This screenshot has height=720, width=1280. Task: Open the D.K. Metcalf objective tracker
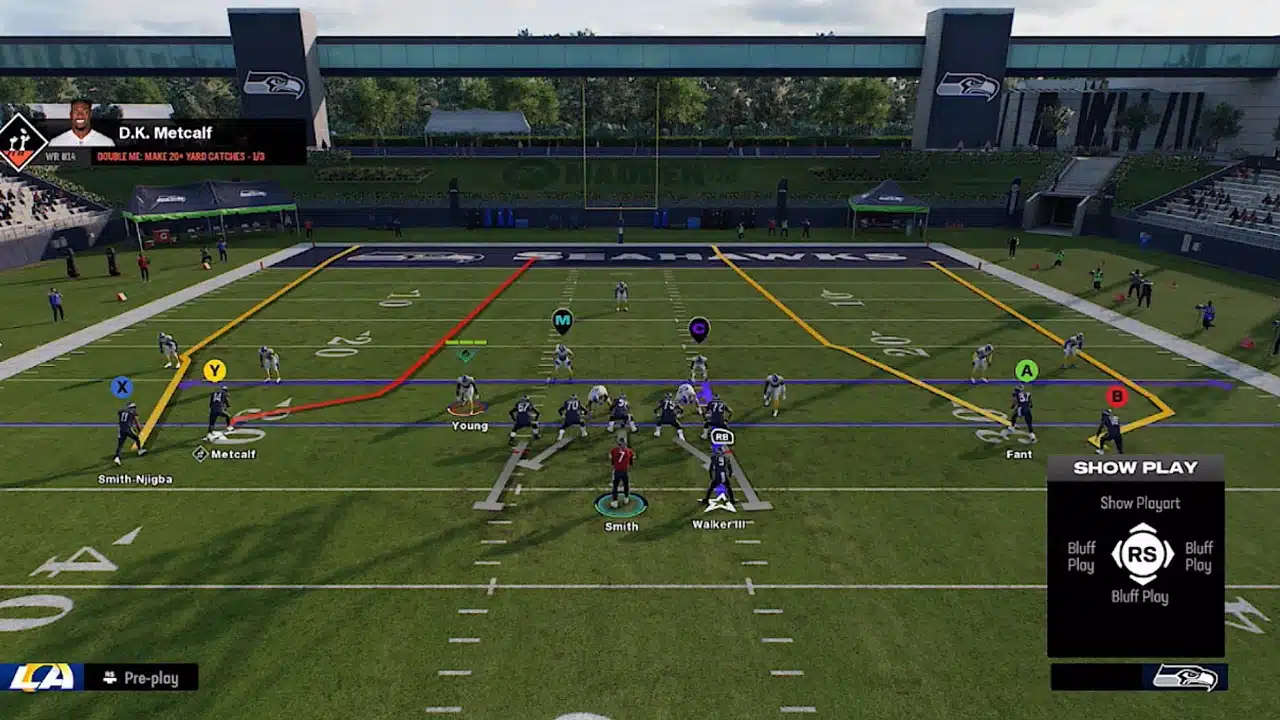point(198,157)
